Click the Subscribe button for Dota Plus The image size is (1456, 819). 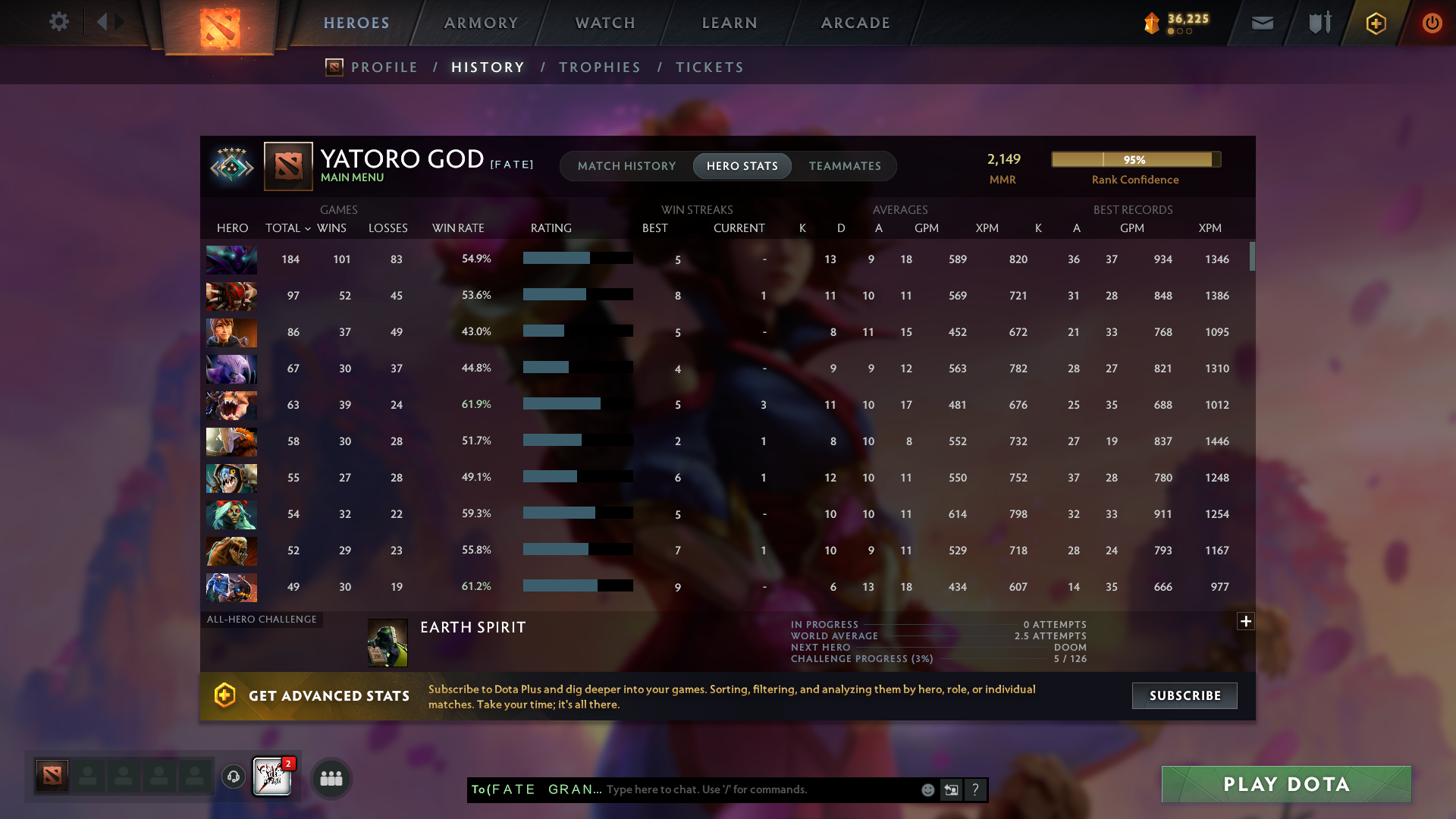(1184, 695)
